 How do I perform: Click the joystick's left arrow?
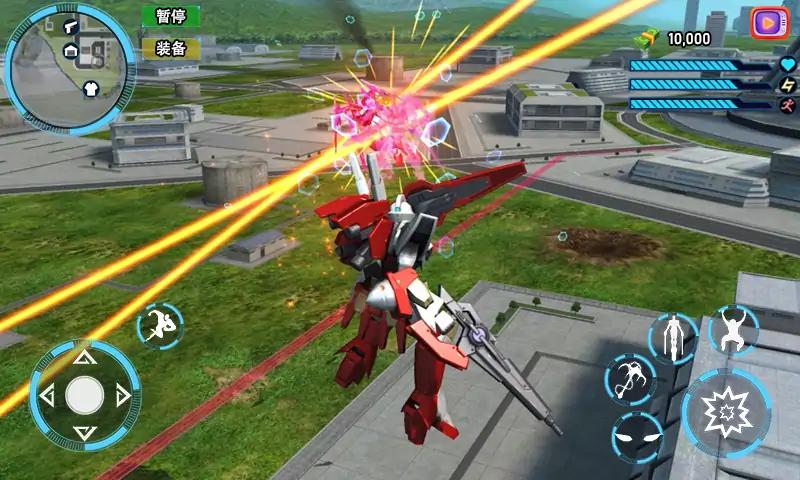point(46,396)
